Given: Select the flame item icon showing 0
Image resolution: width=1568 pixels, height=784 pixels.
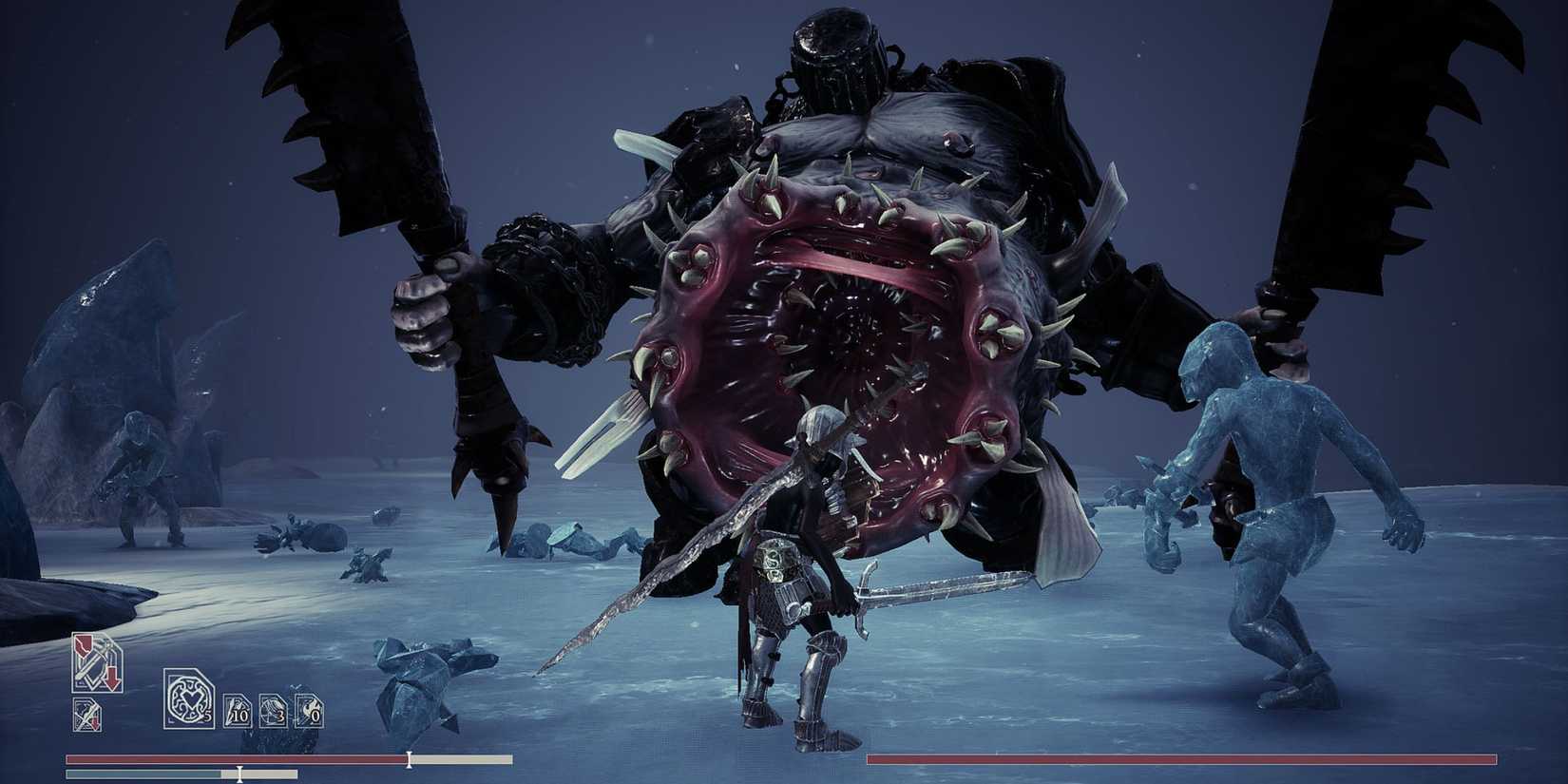Looking at the screenshot, I should [x=308, y=712].
